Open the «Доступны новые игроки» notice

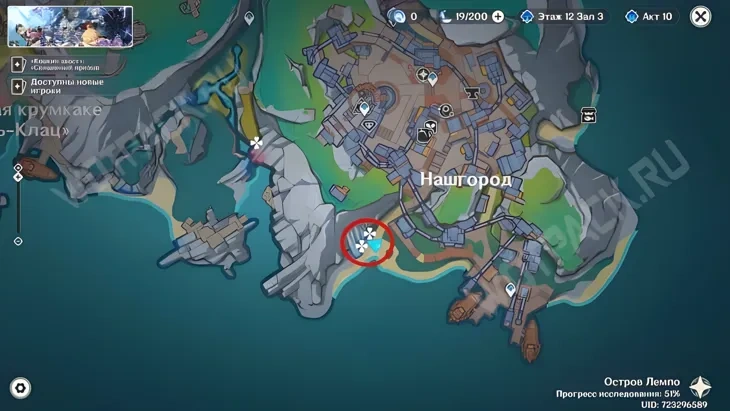click(64, 86)
